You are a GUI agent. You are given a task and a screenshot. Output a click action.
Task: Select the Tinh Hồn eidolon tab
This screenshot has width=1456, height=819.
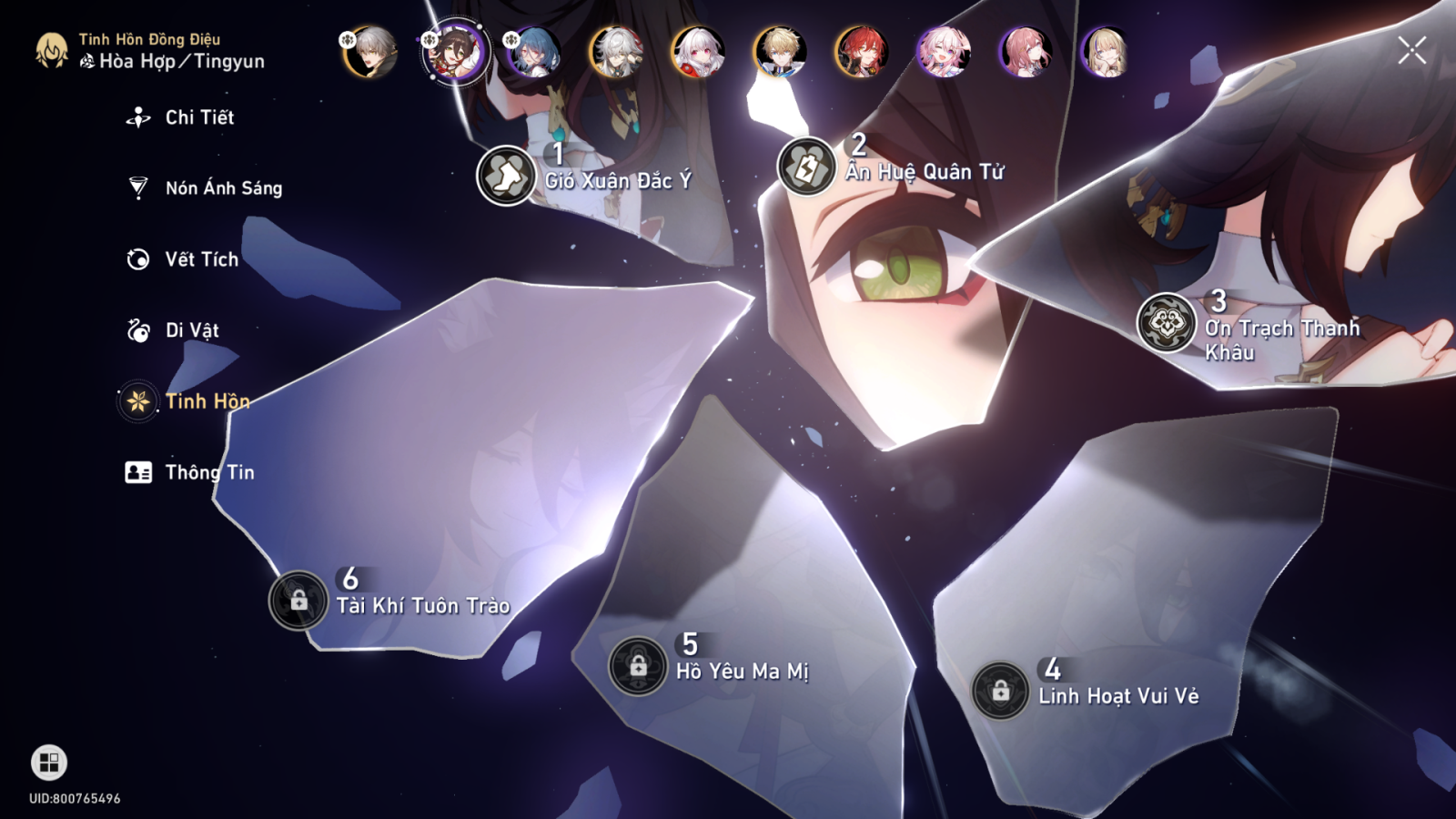coord(206,401)
